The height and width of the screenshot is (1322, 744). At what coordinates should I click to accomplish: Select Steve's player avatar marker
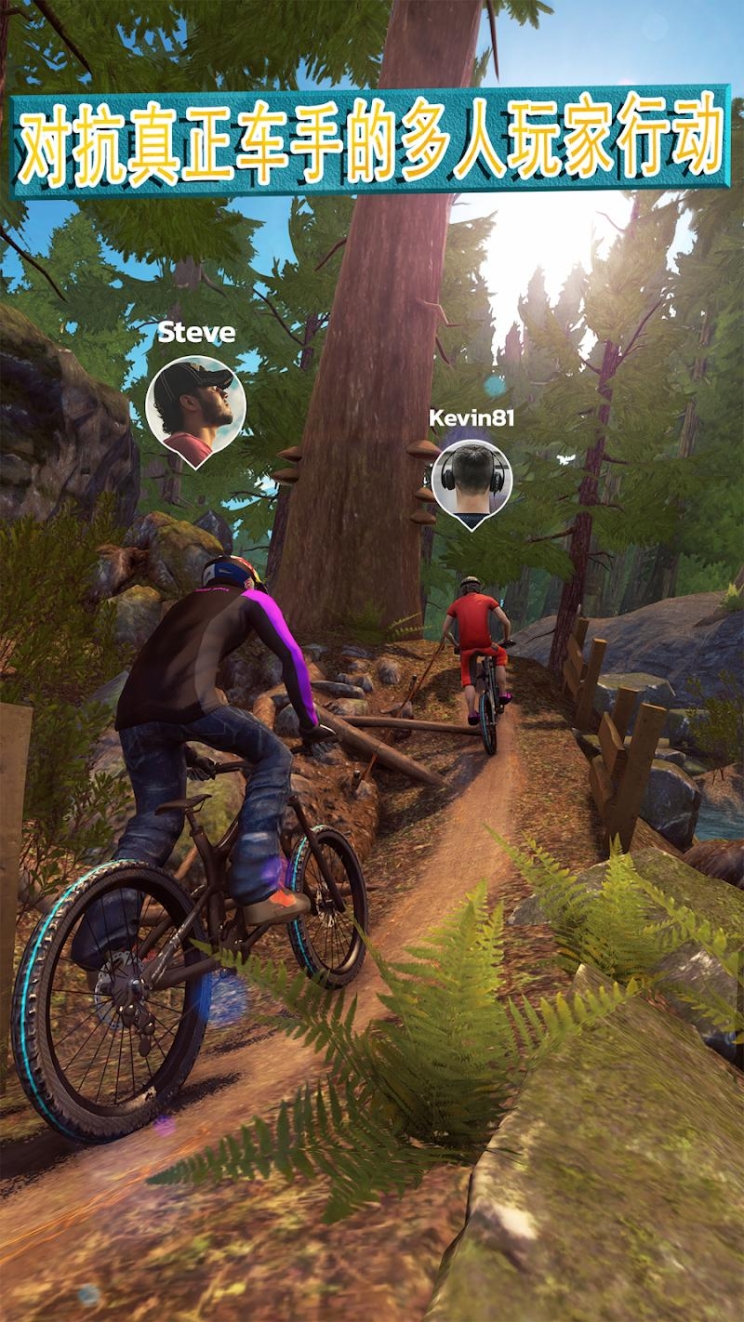[195, 407]
